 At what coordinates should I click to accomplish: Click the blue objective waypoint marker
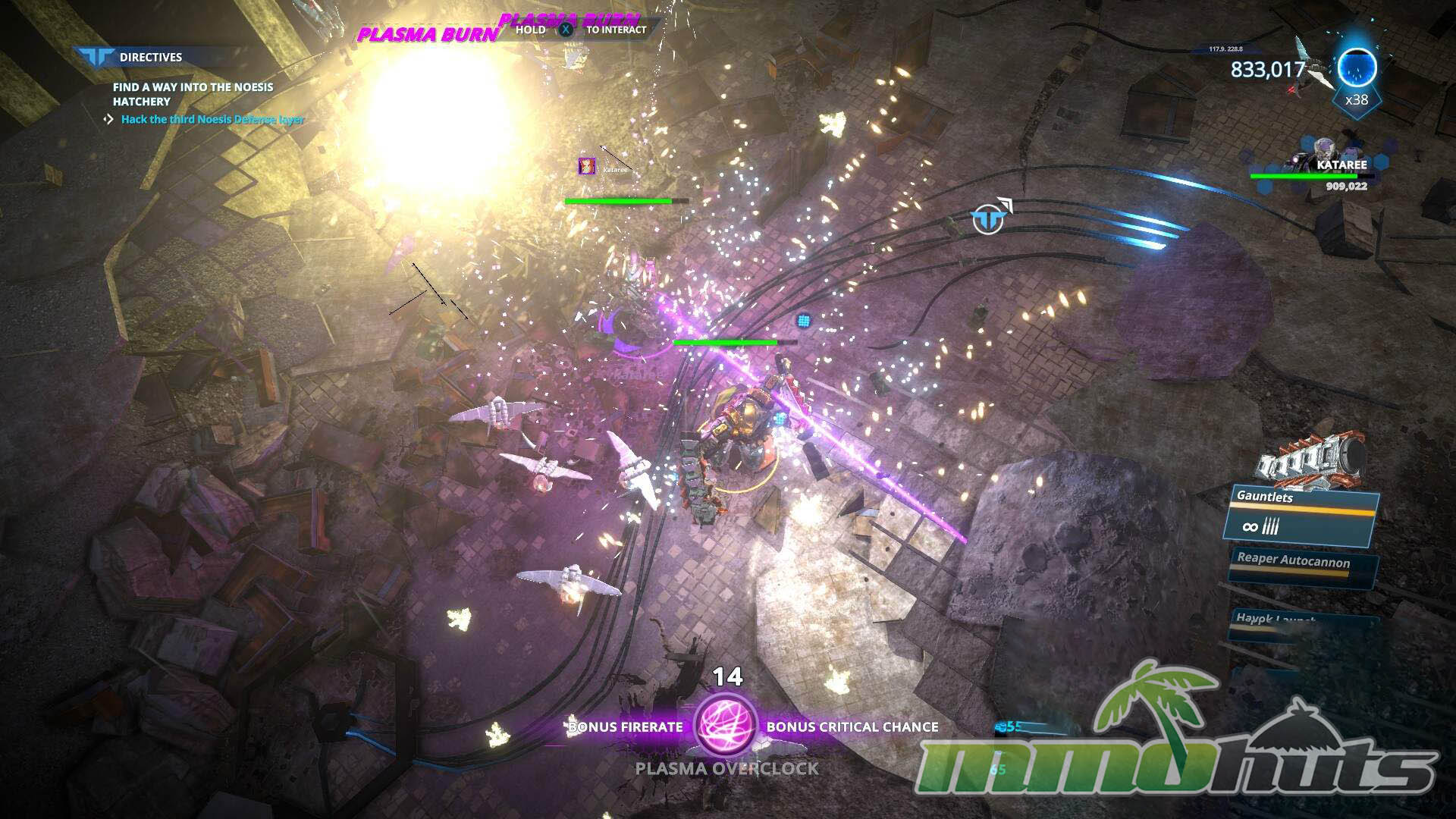click(987, 220)
